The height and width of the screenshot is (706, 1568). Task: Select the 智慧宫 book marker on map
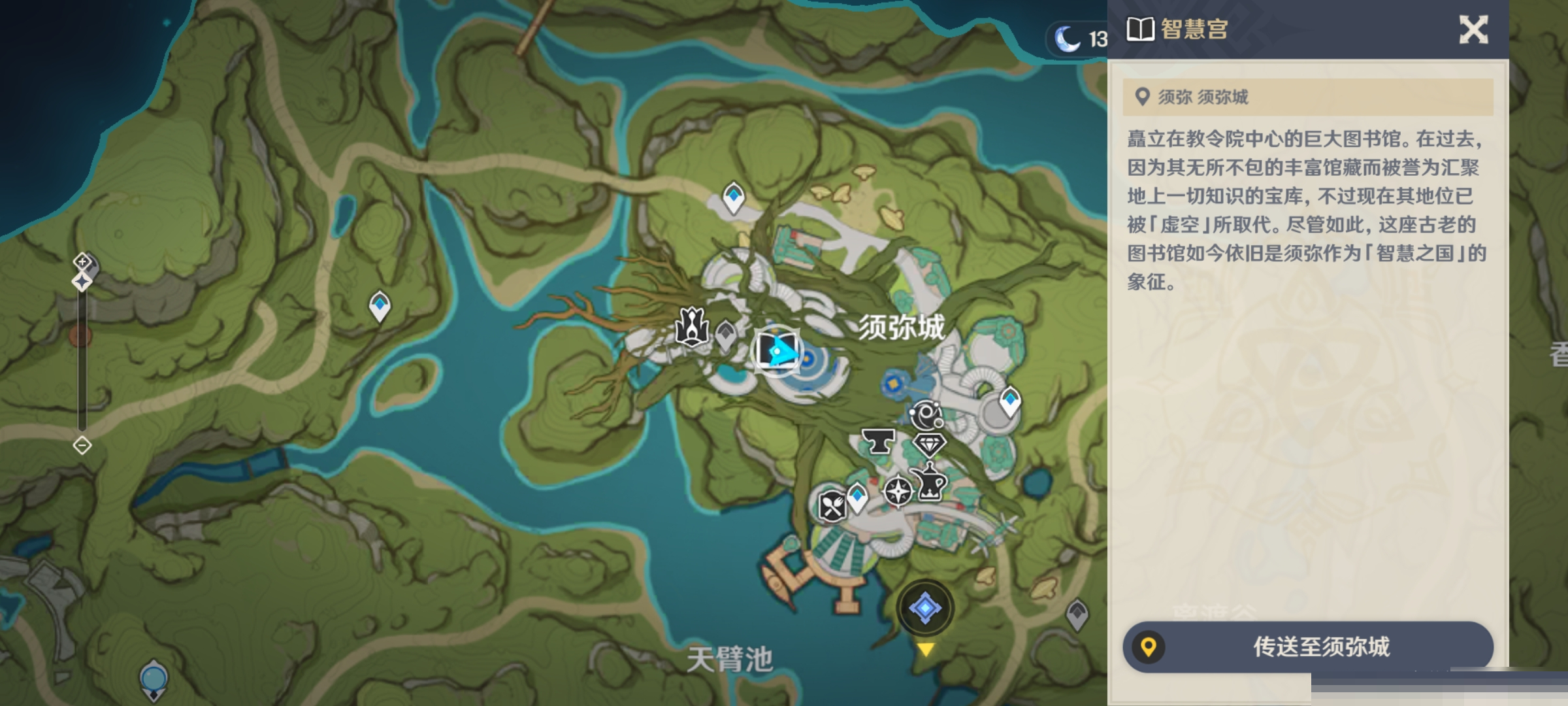click(x=776, y=350)
